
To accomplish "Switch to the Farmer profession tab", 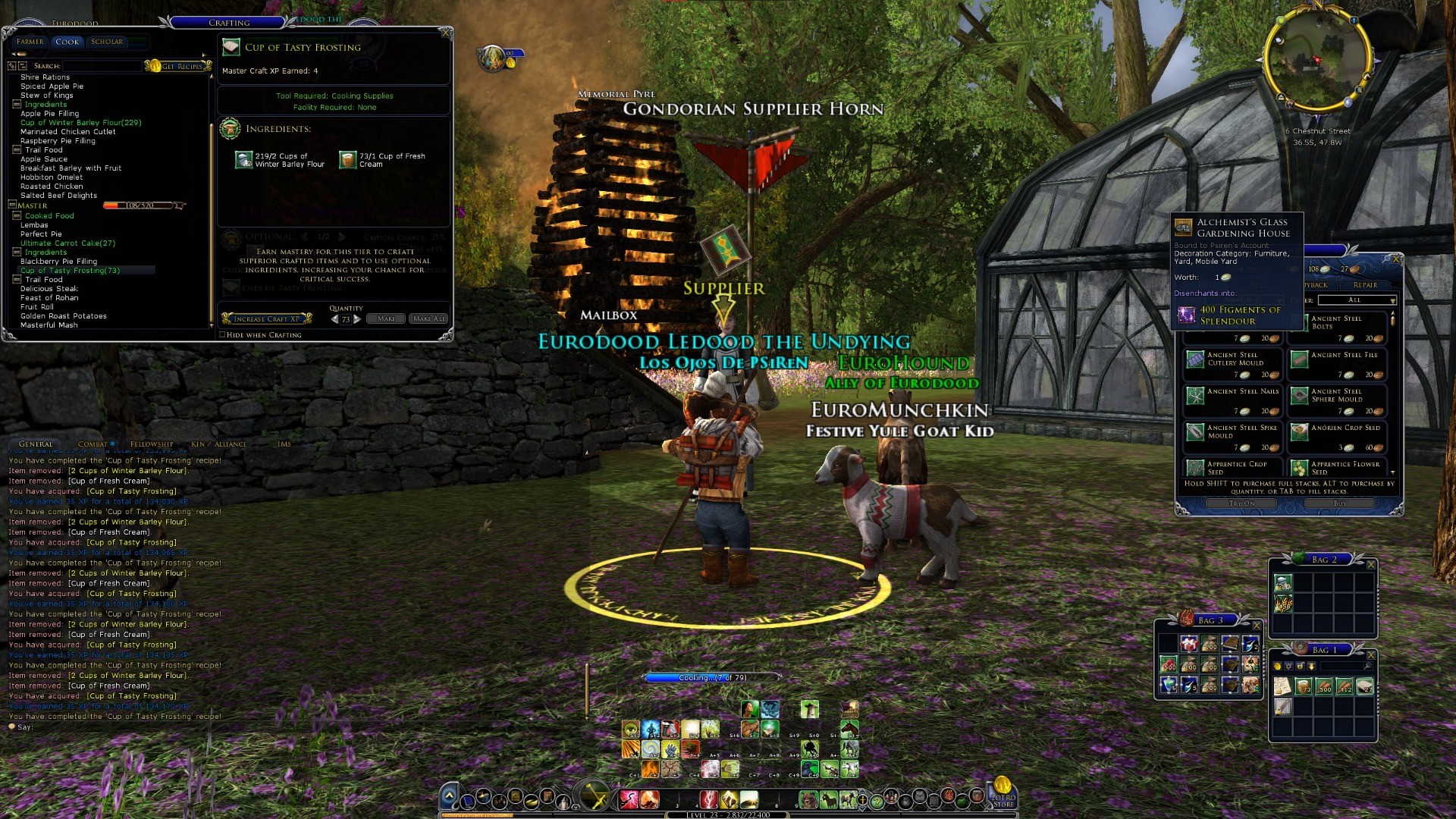I will [30, 42].
